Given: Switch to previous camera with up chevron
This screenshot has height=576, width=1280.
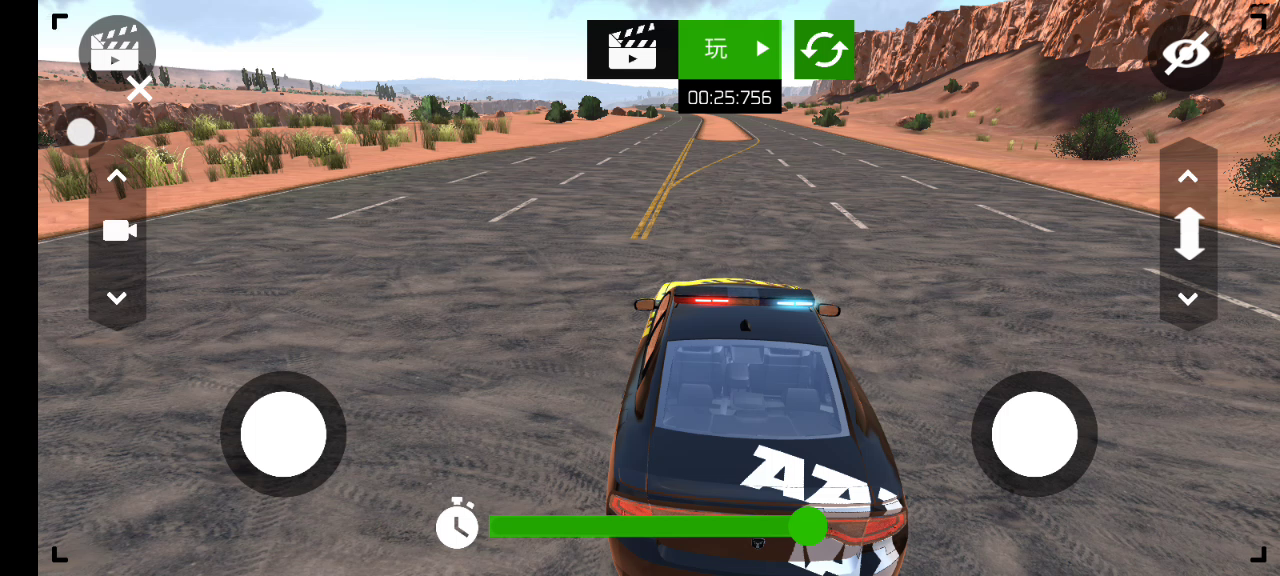Looking at the screenshot, I should pyautogui.click(x=117, y=177).
